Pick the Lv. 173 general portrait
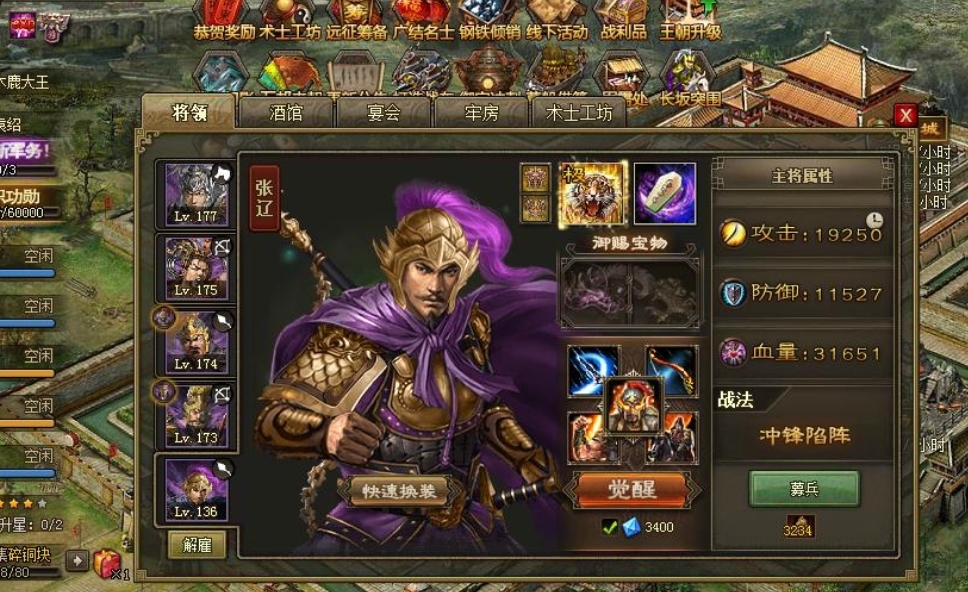This screenshot has height=592, width=968. [x=197, y=415]
